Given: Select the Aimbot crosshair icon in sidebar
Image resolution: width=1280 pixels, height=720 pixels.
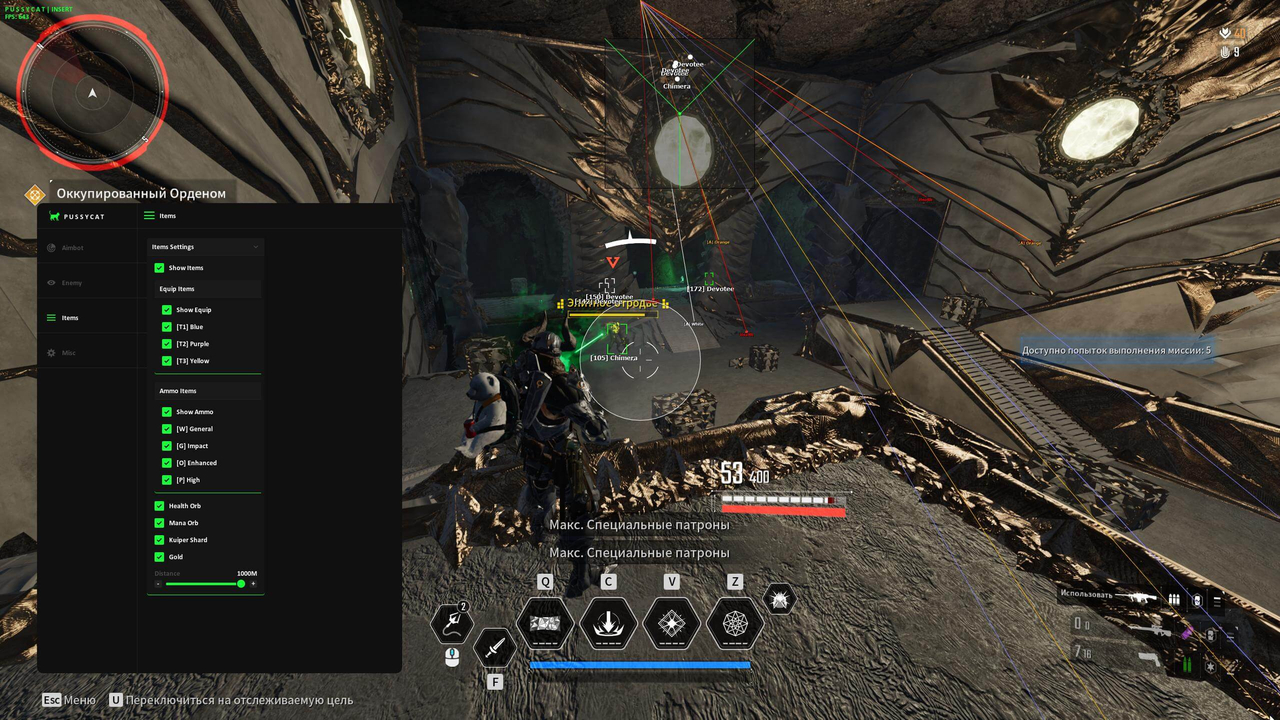Looking at the screenshot, I should click(49, 247).
